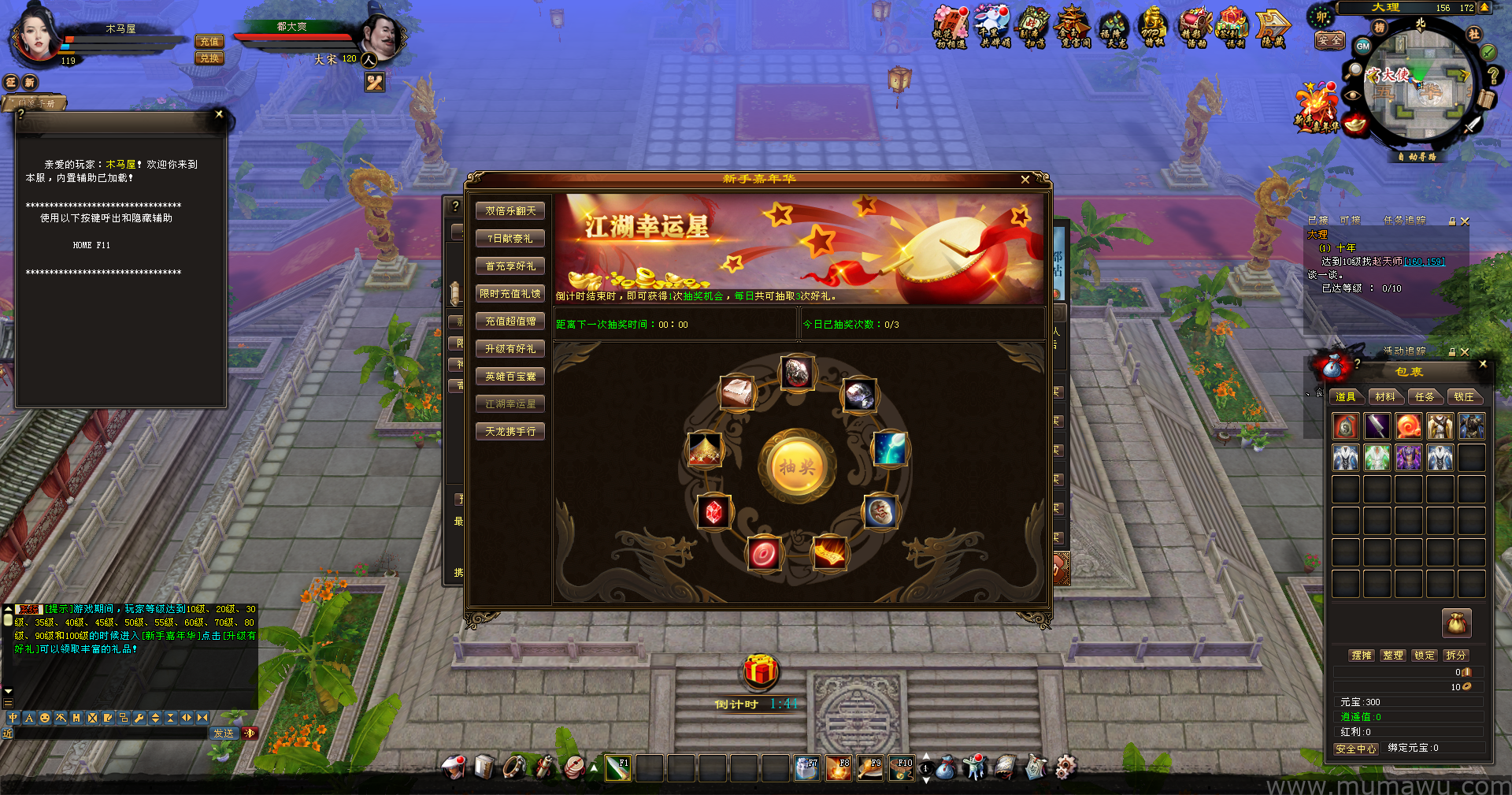Open the 双倍乐翻天 event page

pos(510,211)
